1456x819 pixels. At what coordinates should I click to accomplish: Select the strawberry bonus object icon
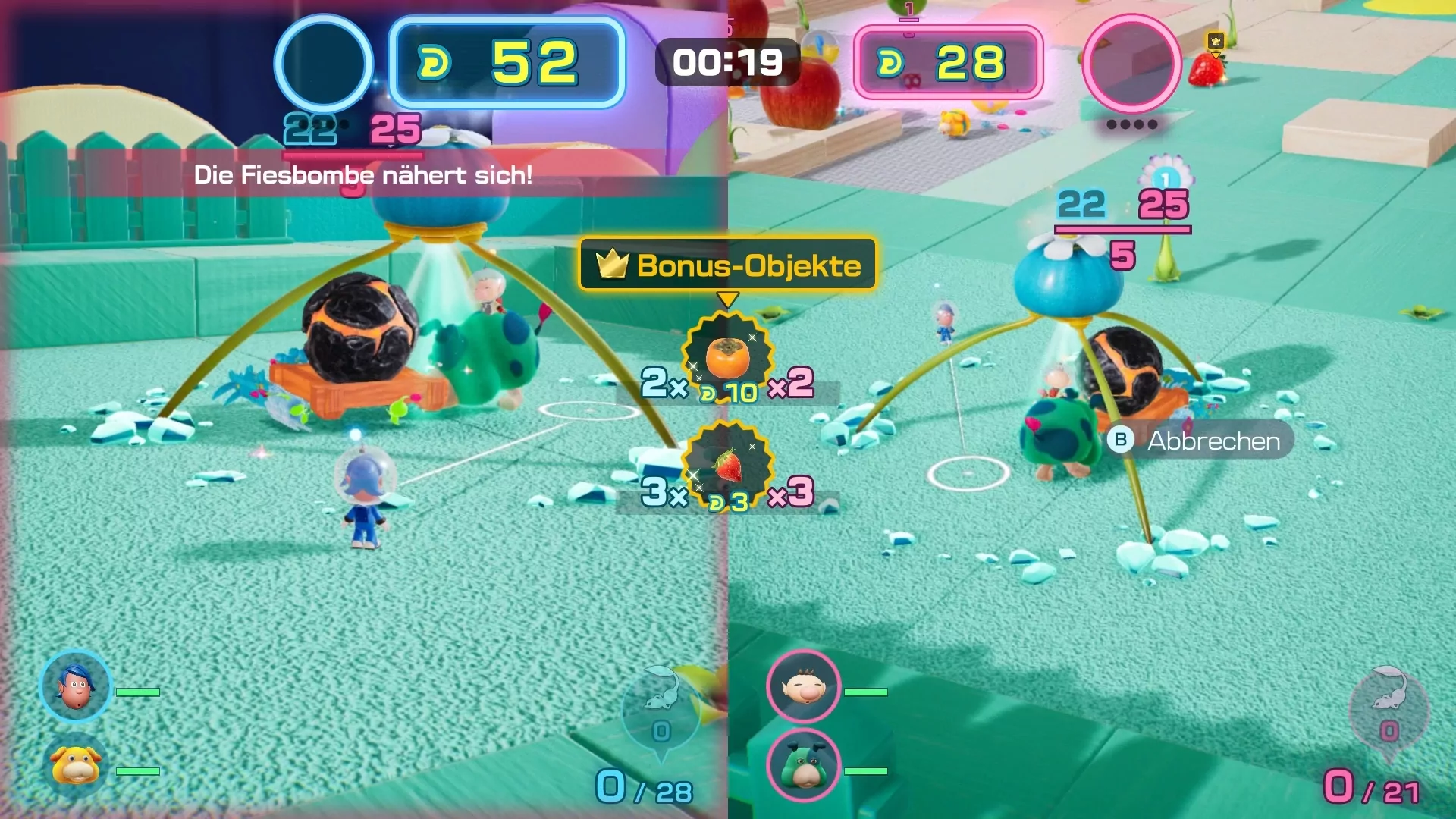(x=727, y=465)
